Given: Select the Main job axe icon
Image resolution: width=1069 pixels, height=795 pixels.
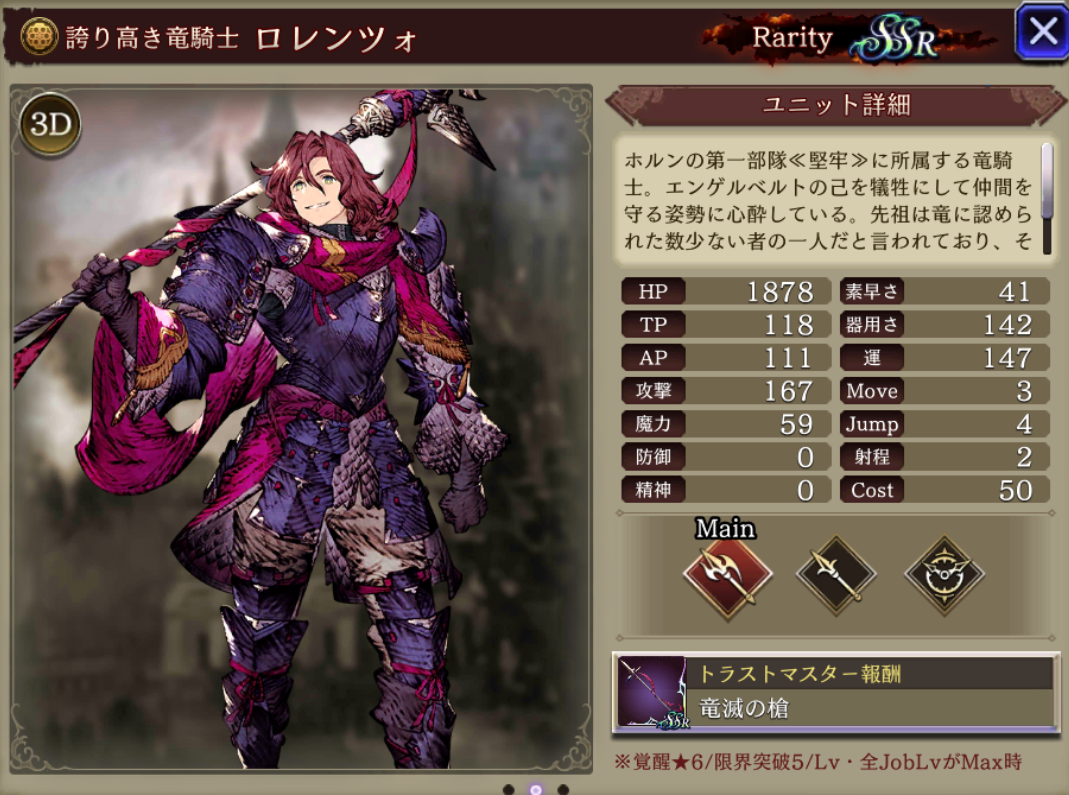Looking at the screenshot, I should 727,577.
